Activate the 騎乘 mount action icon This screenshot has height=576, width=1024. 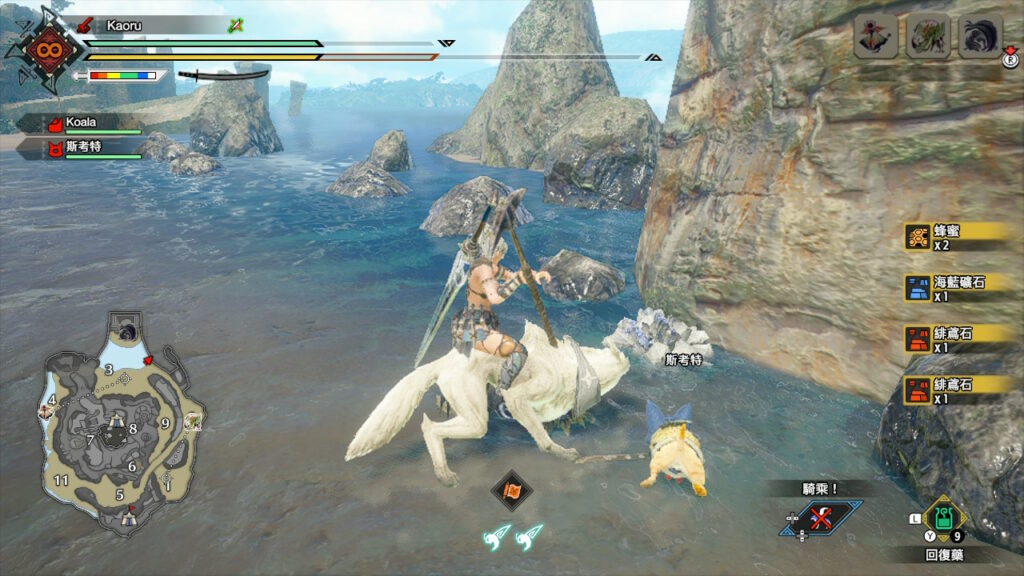pyautogui.click(x=822, y=517)
